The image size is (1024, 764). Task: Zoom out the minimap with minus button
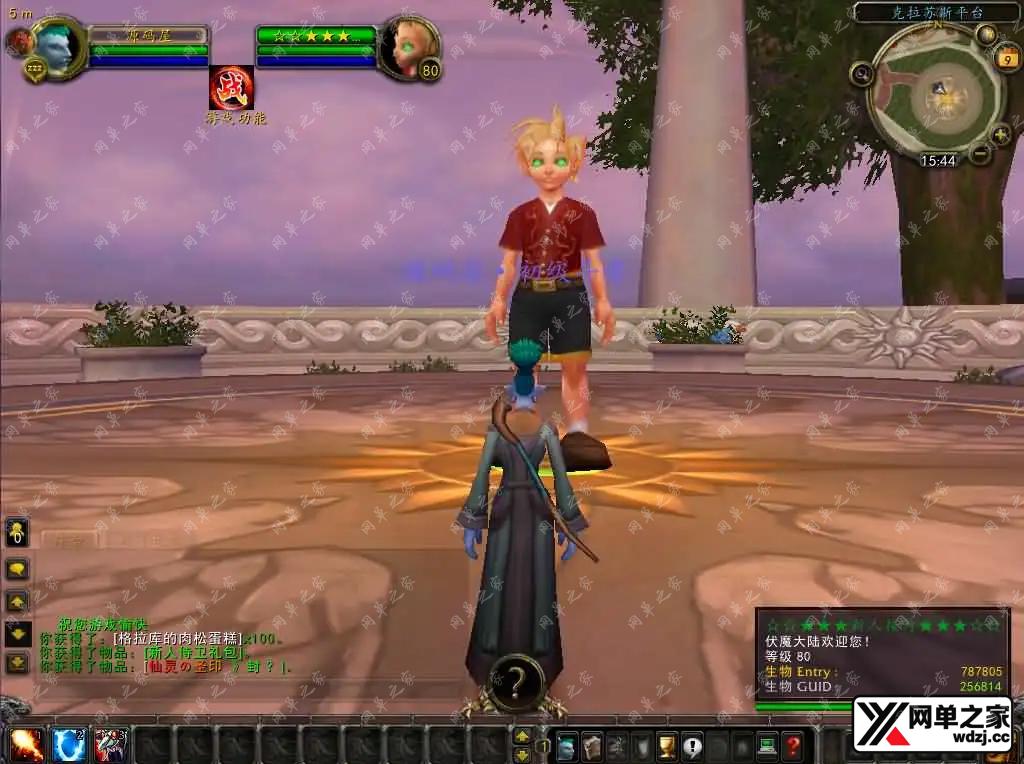tap(980, 153)
